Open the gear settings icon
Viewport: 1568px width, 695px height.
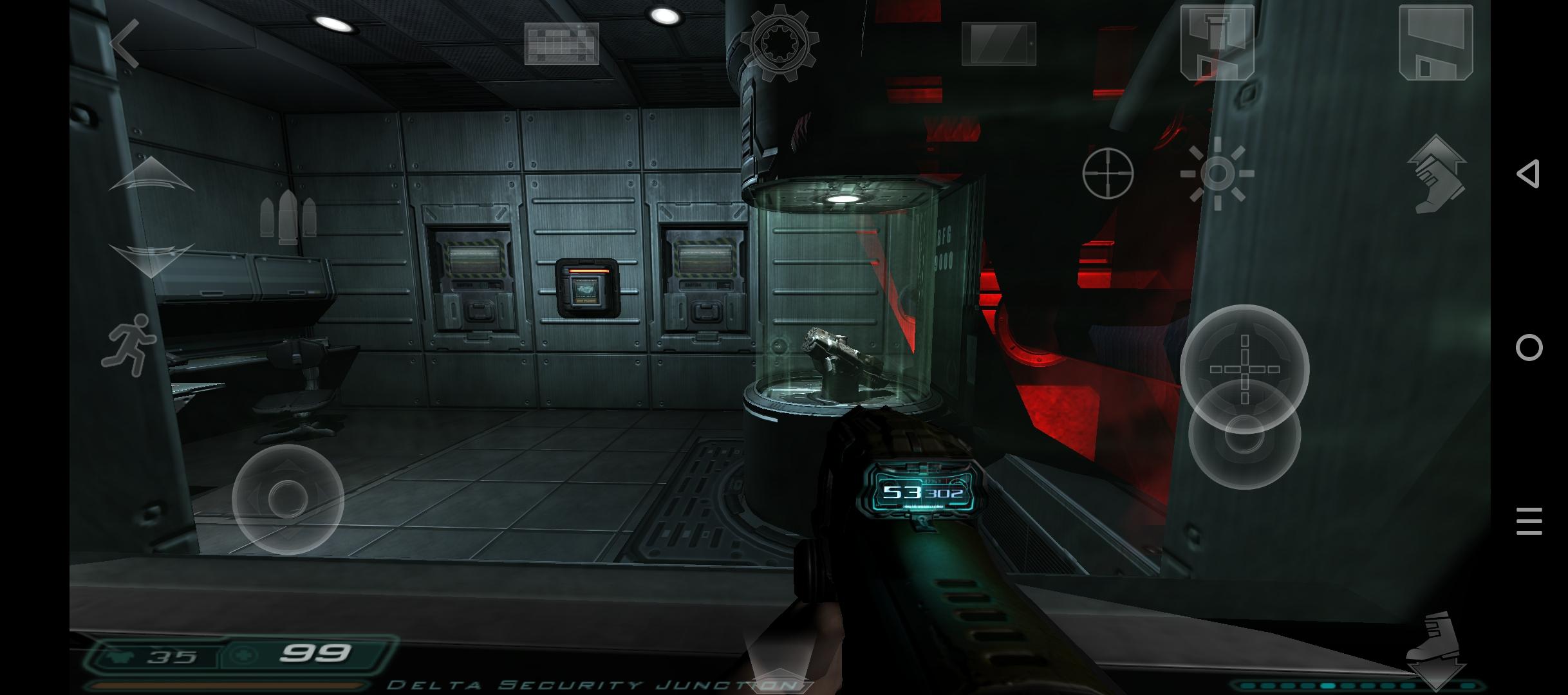click(x=779, y=44)
